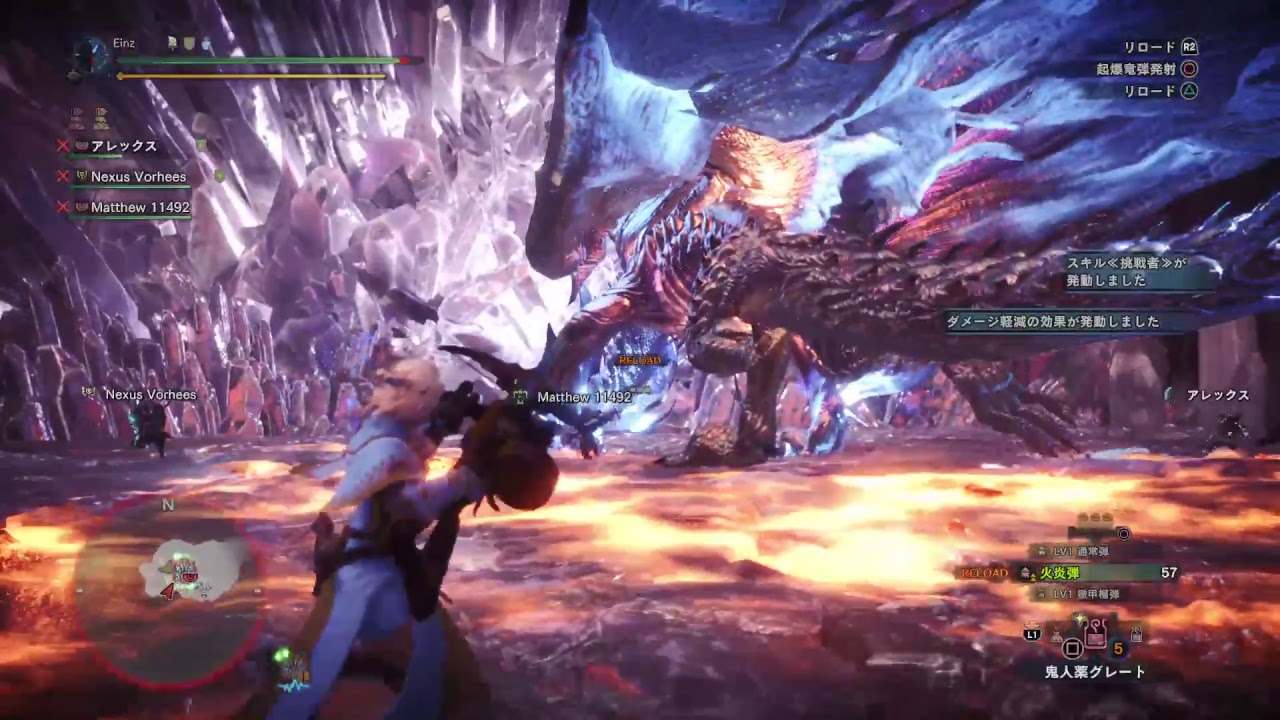Click the red X beside Matthew 11492
This screenshot has height=720, width=1280.
pos(61,206)
